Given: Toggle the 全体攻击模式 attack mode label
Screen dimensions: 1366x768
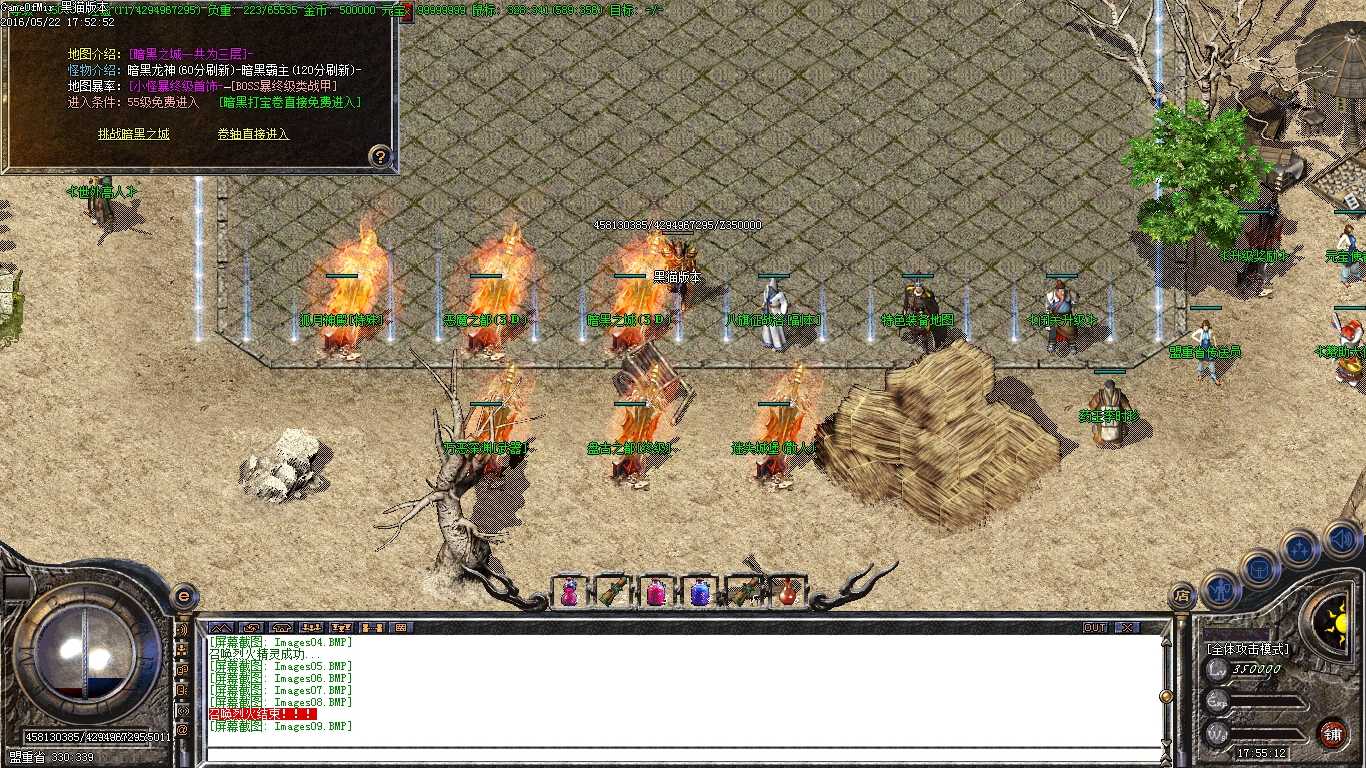Looking at the screenshot, I should [1247, 648].
